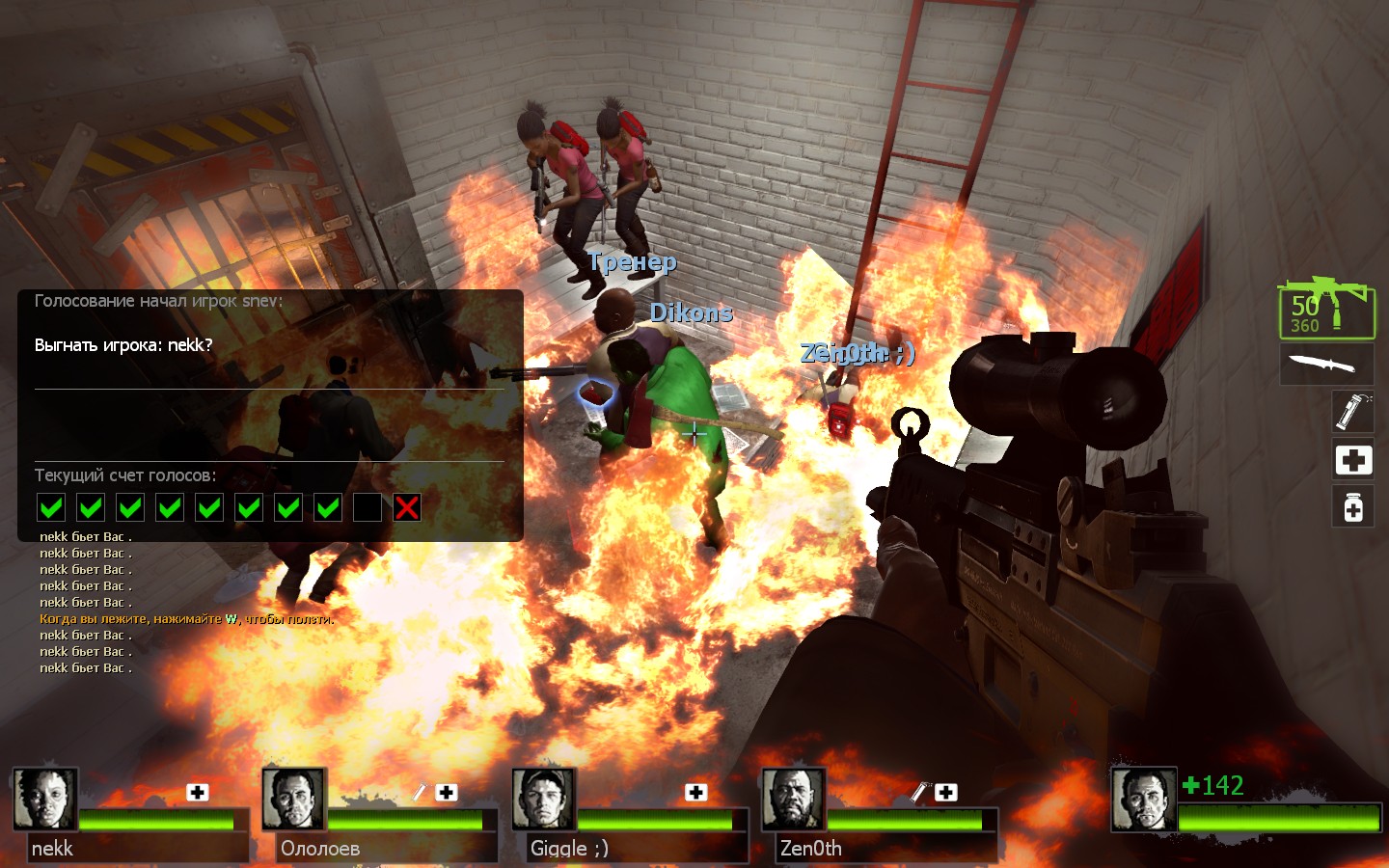Click your own survivor portrait
The height and width of the screenshot is (868, 1389).
[x=1144, y=800]
